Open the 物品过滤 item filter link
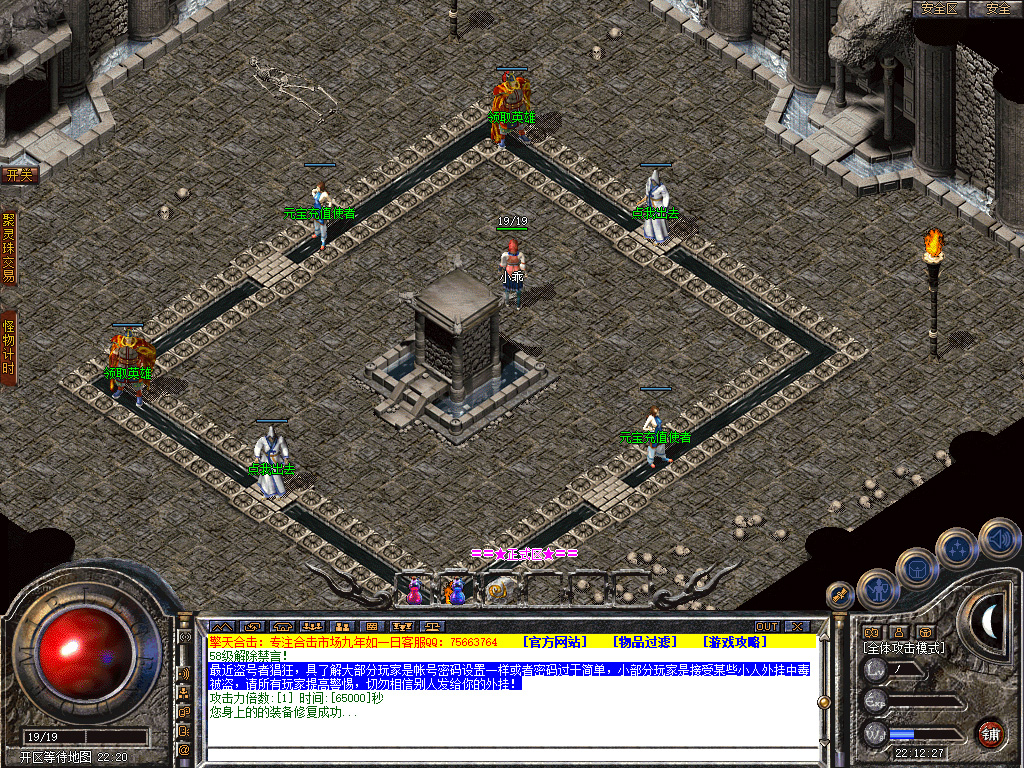The image size is (1024, 768). coord(645,641)
